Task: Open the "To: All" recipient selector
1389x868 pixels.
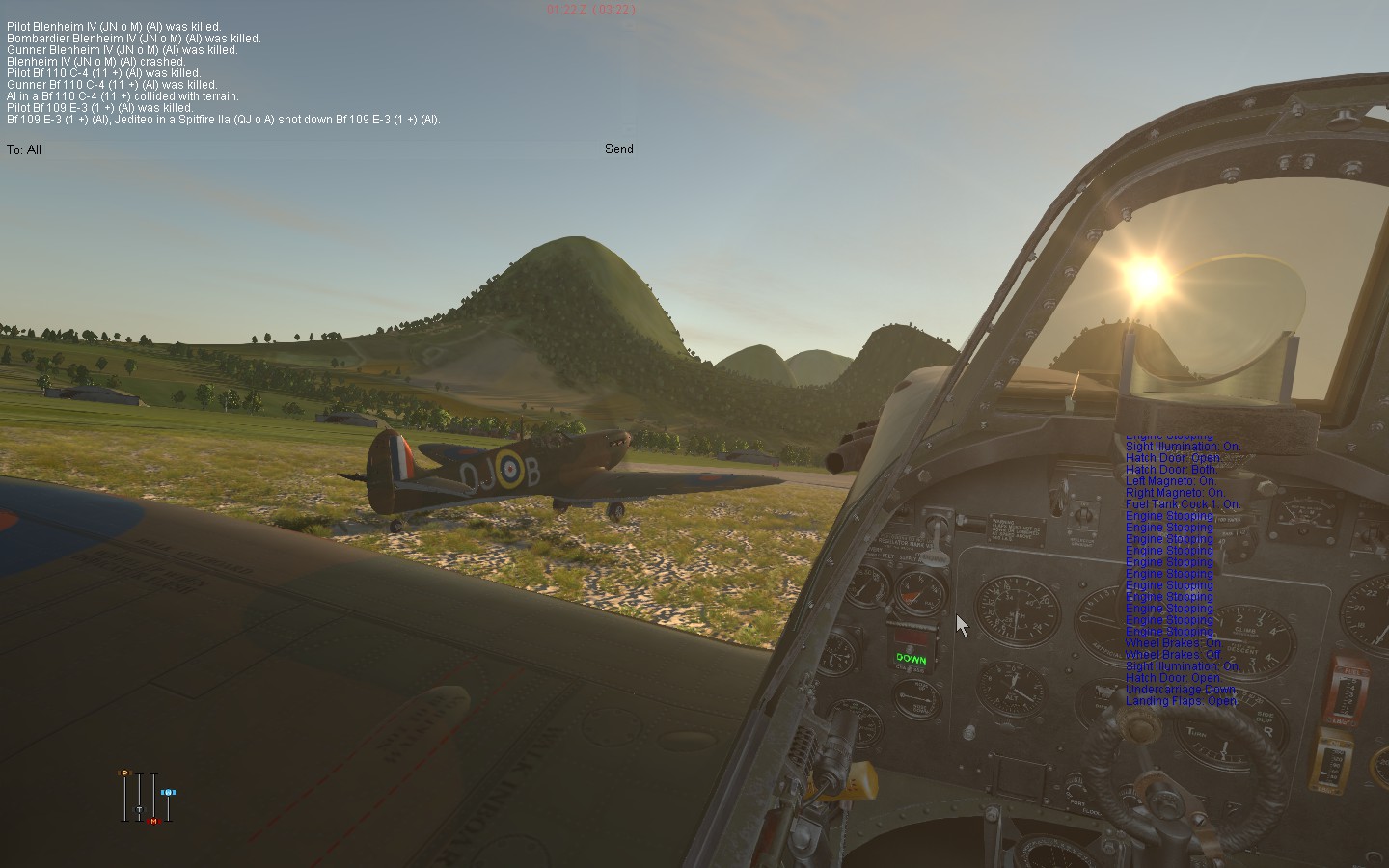Action: (x=24, y=149)
